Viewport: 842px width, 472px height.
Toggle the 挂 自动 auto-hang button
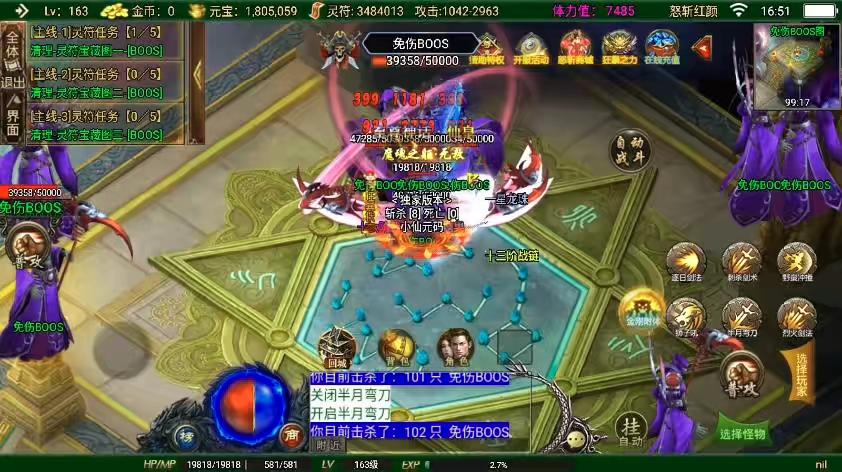pos(630,428)
